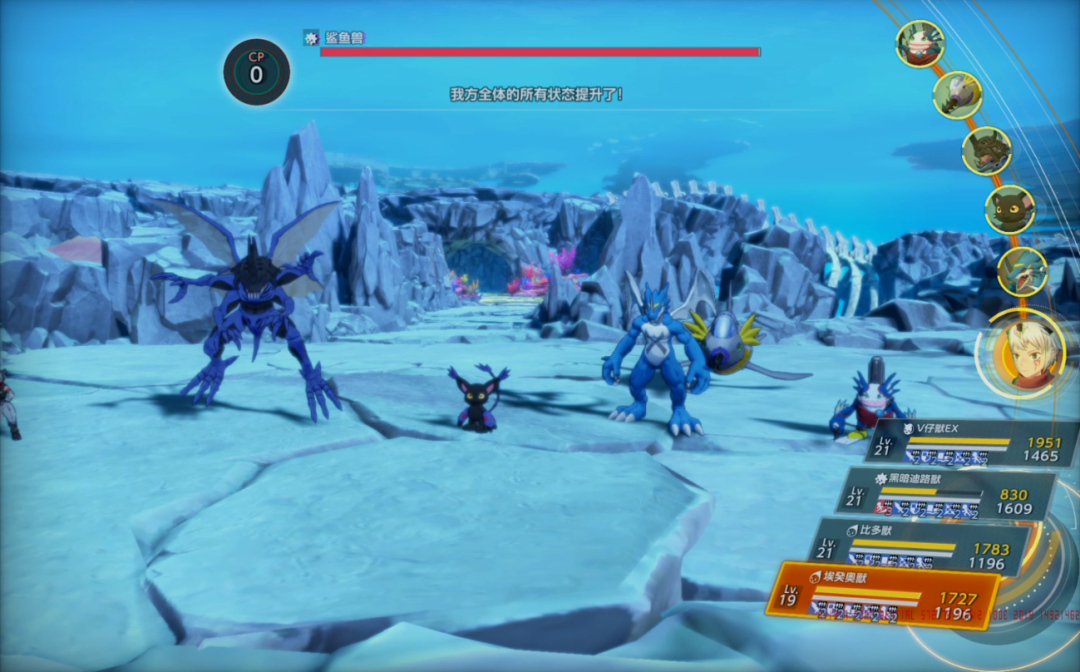Click the circular CP gauge
Screen dimensions: 1080x672
tap(257, 72)
